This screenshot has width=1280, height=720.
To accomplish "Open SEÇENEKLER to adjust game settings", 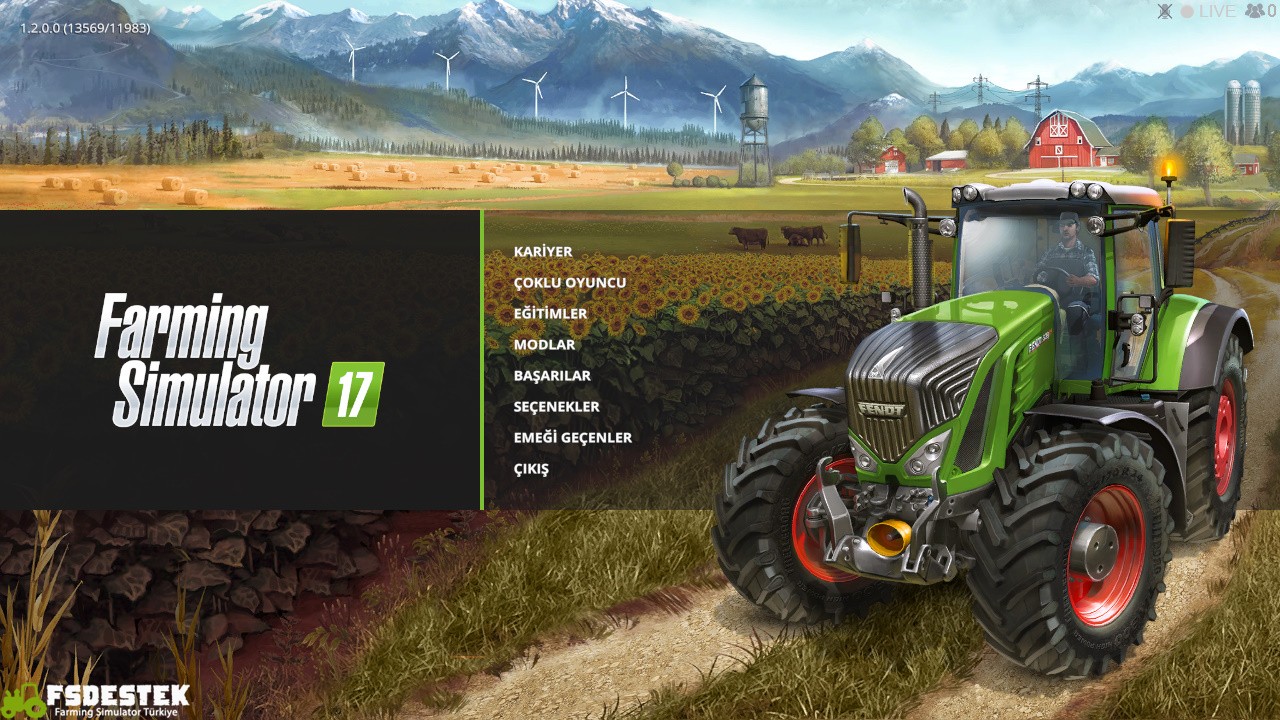I will click(x=553, y=406).
